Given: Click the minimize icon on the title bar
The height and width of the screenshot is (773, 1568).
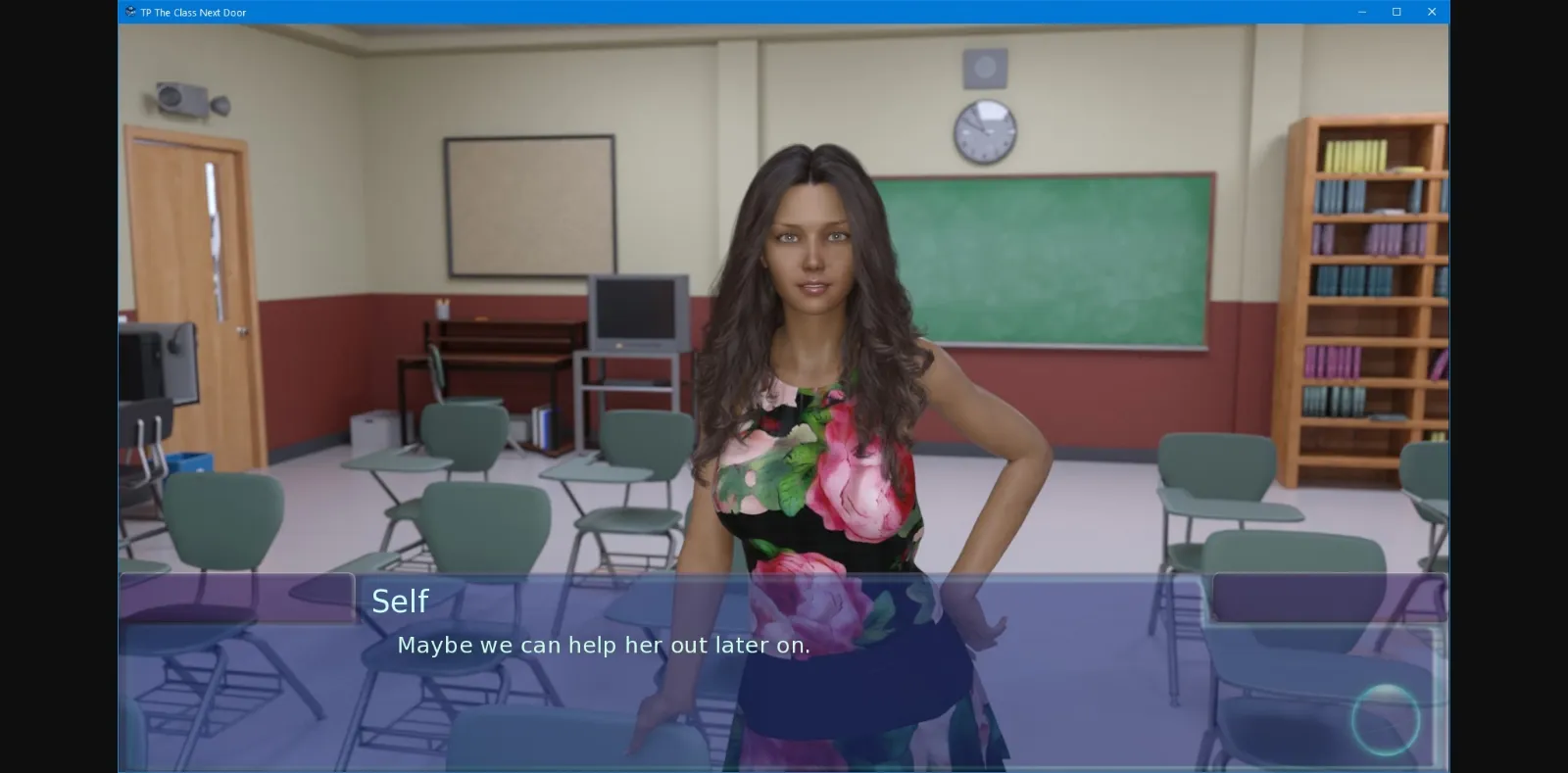Looking at the screenshot, I should [1360, 12].
